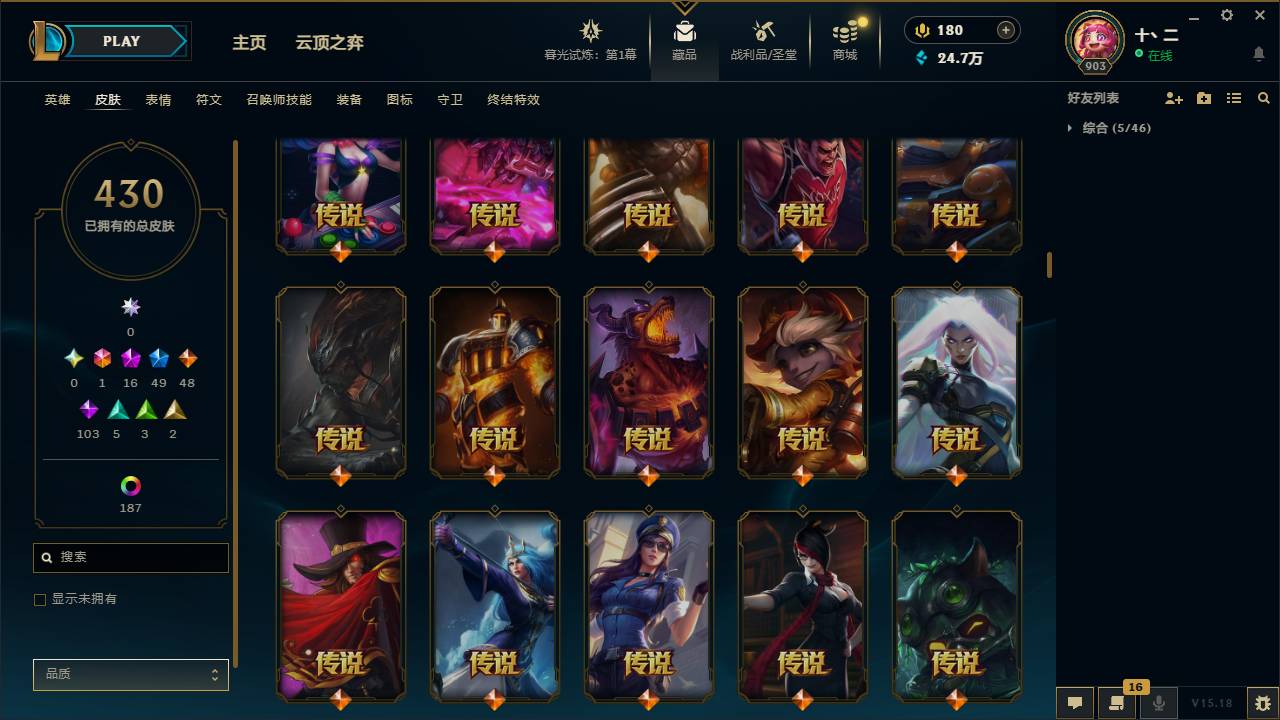
Task: Click your summoner profile avatar
Action: [x=1094, y=40]
